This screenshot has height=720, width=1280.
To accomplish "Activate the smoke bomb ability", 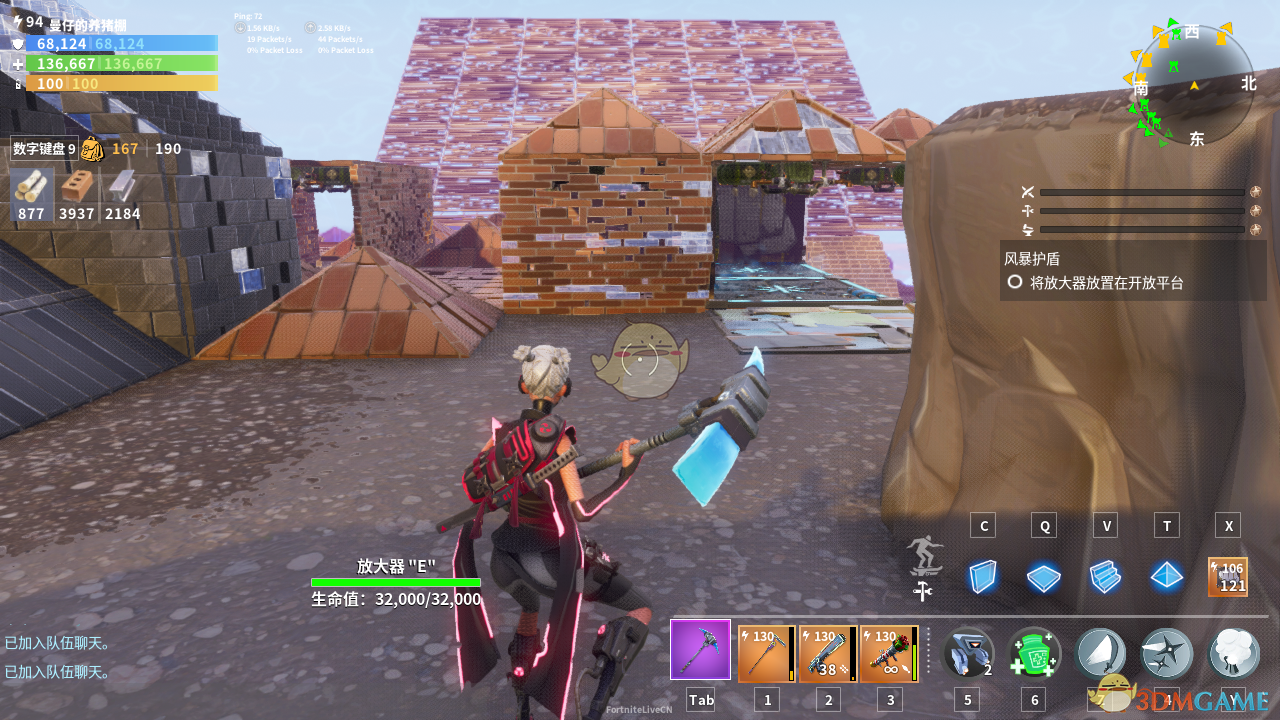I will tap(1233, 654).
